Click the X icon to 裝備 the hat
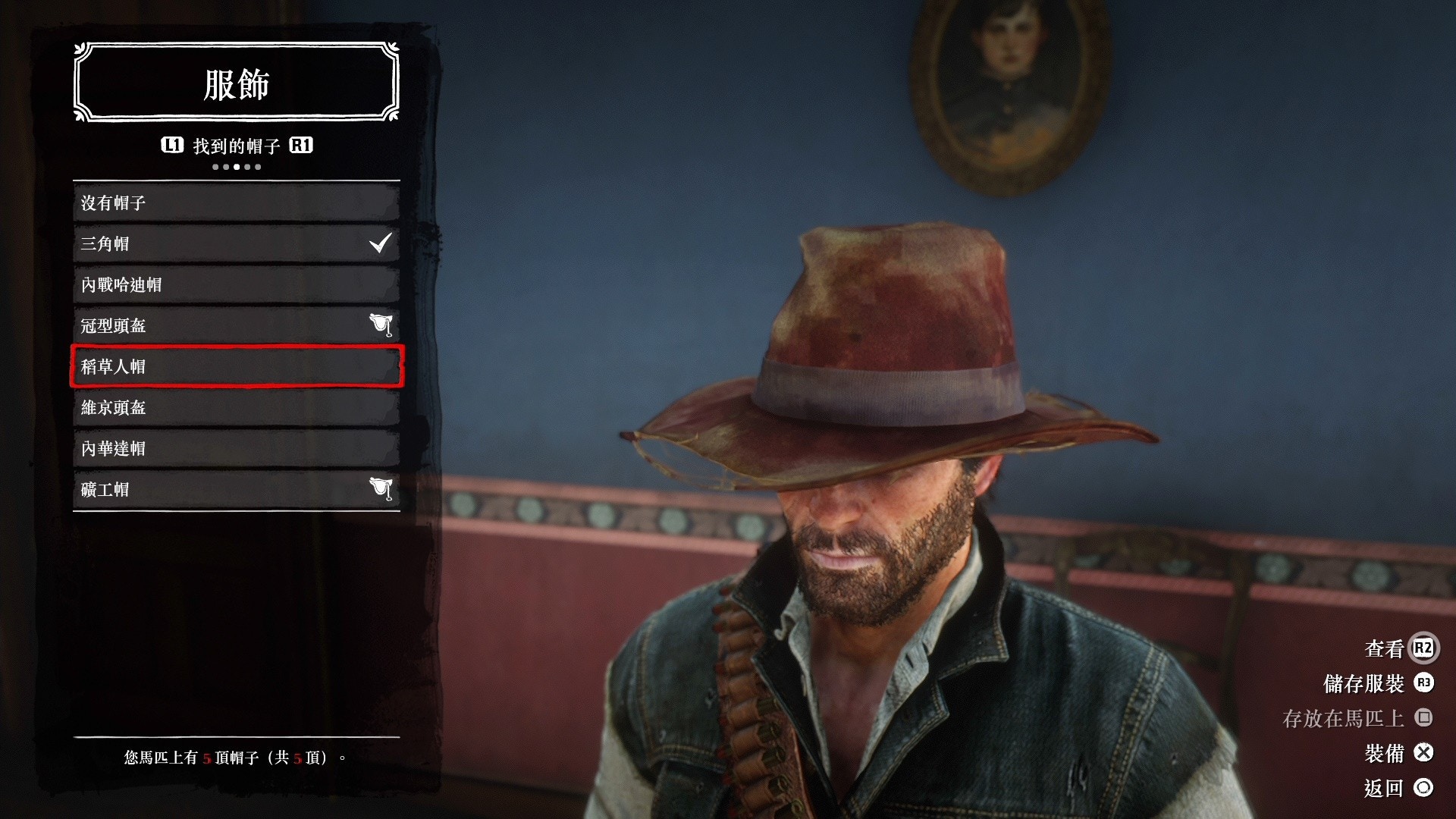The height and width of the screenshot is (819, 1456). [1424, 754]
